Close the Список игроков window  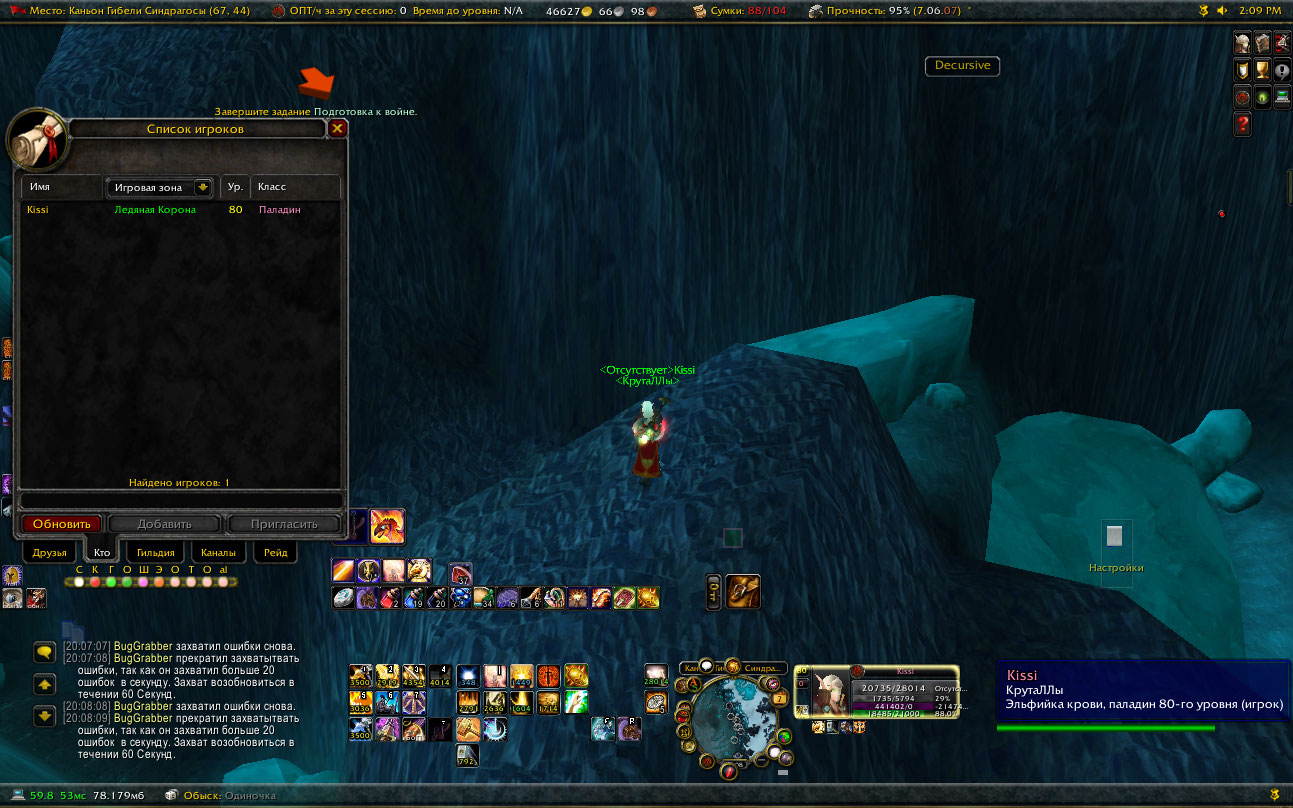tap(338, 128)
